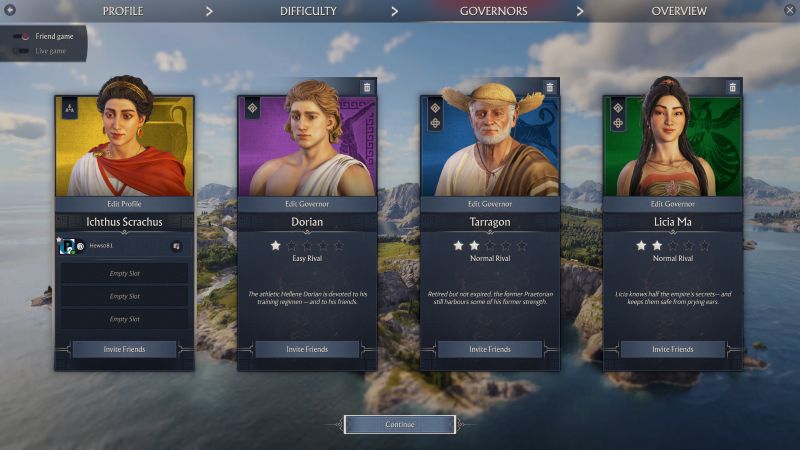
Task: Go to the Overview step
Action: pyautogui.click(x=678, y=11)
